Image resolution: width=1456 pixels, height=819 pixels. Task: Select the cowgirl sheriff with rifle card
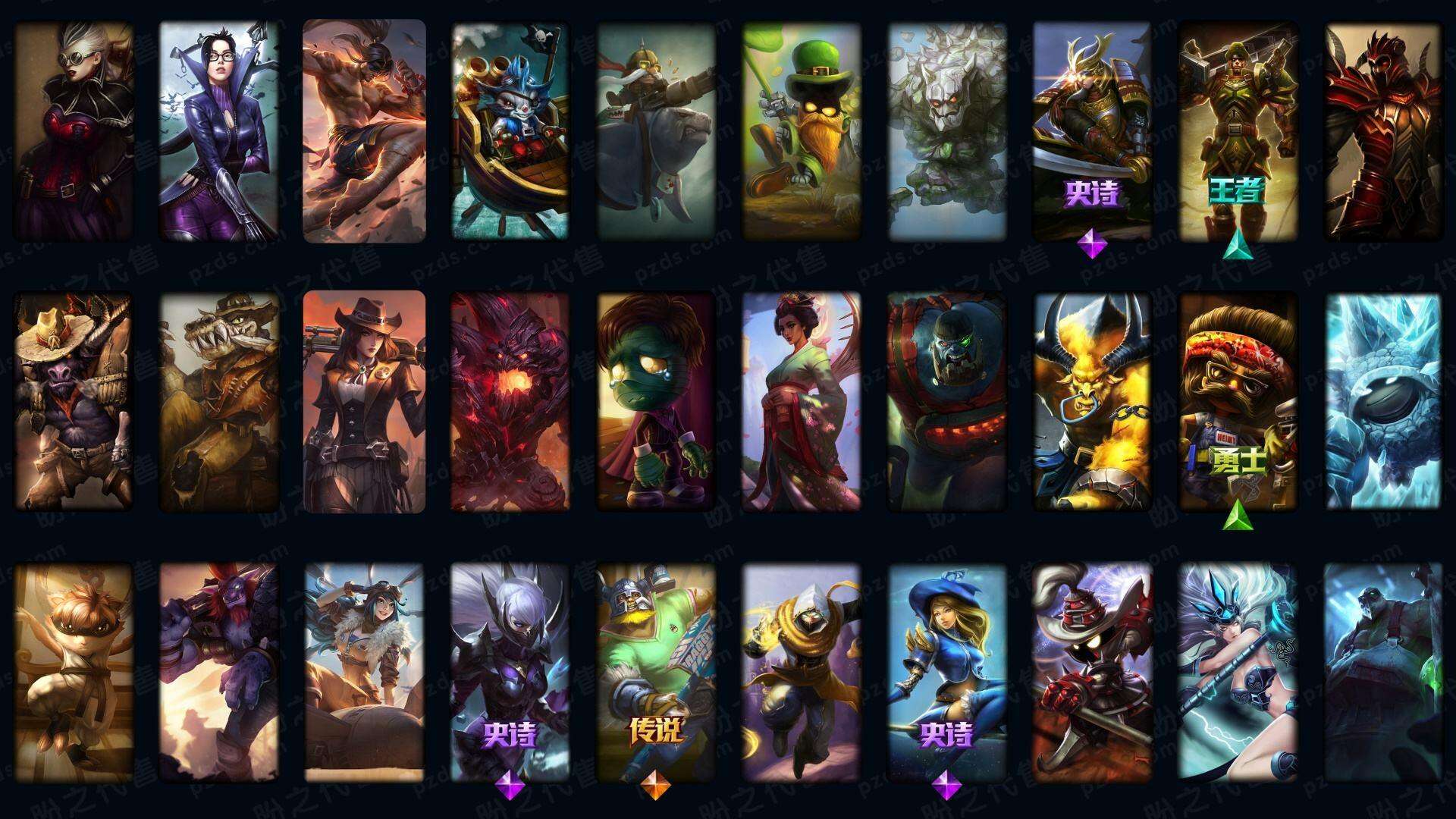click(364, 400)
